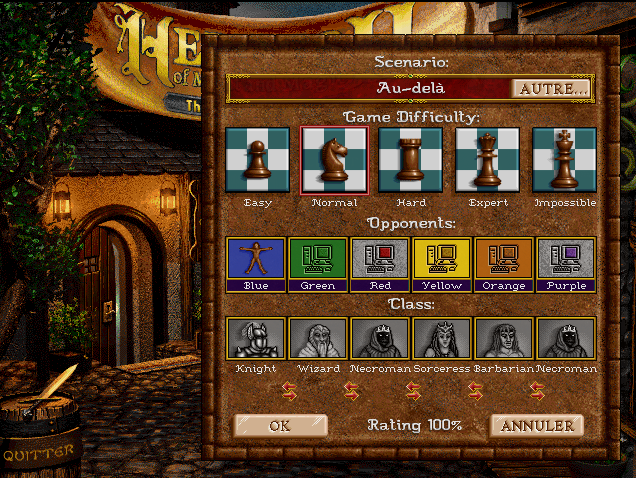Change the Wizard class portrait
Screen dimensions: 636x478
(x=319, y=339)
